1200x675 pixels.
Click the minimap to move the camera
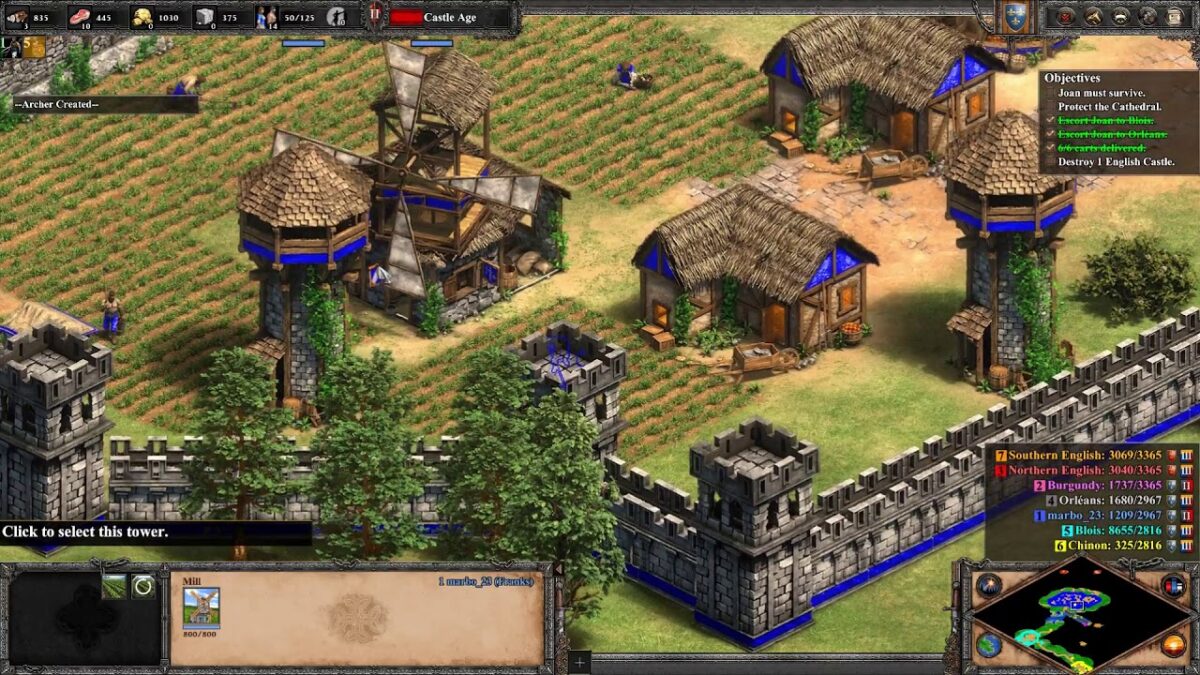pos(1075,609)
